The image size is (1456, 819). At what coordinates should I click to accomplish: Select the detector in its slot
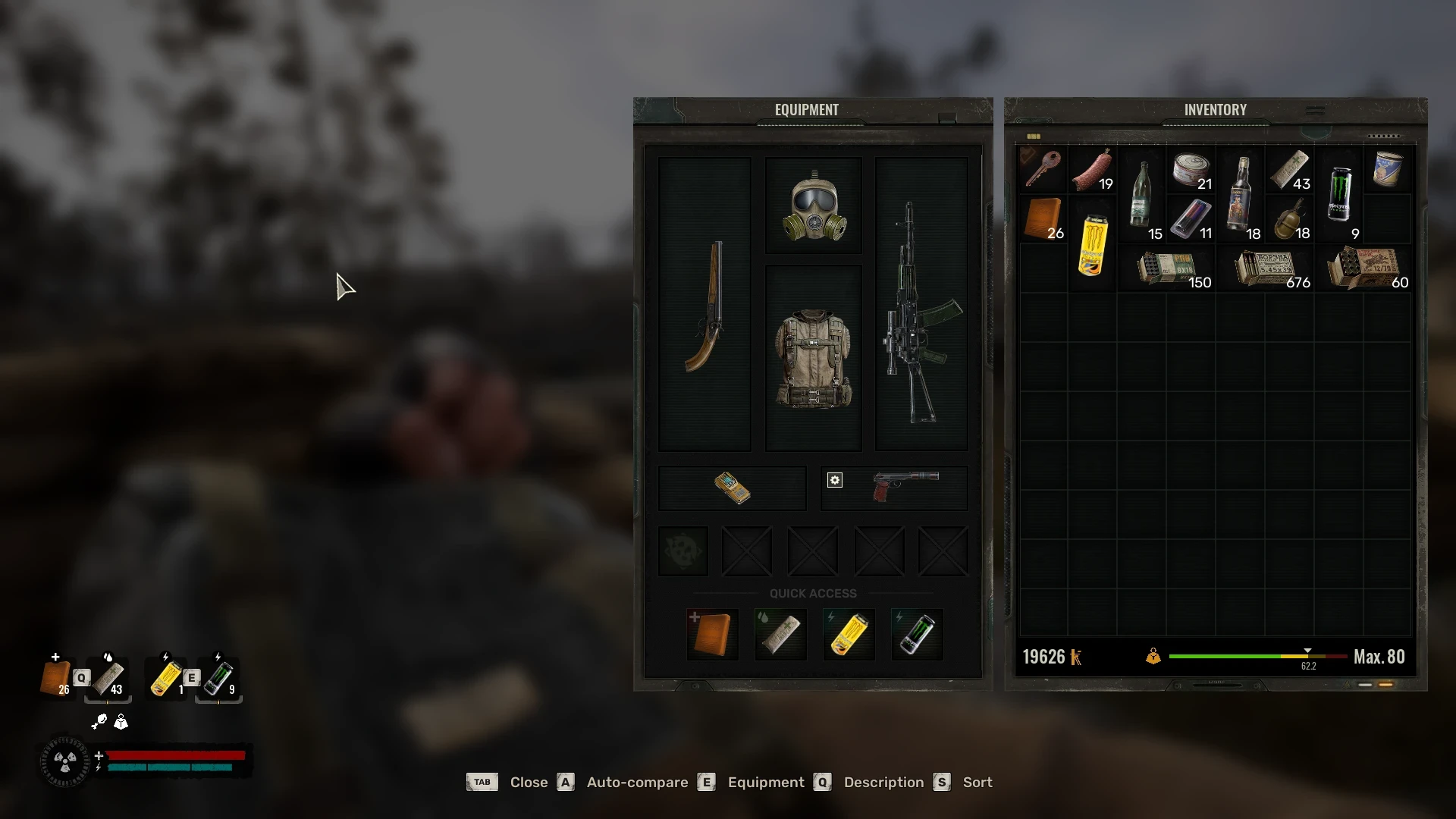point(730,488)
